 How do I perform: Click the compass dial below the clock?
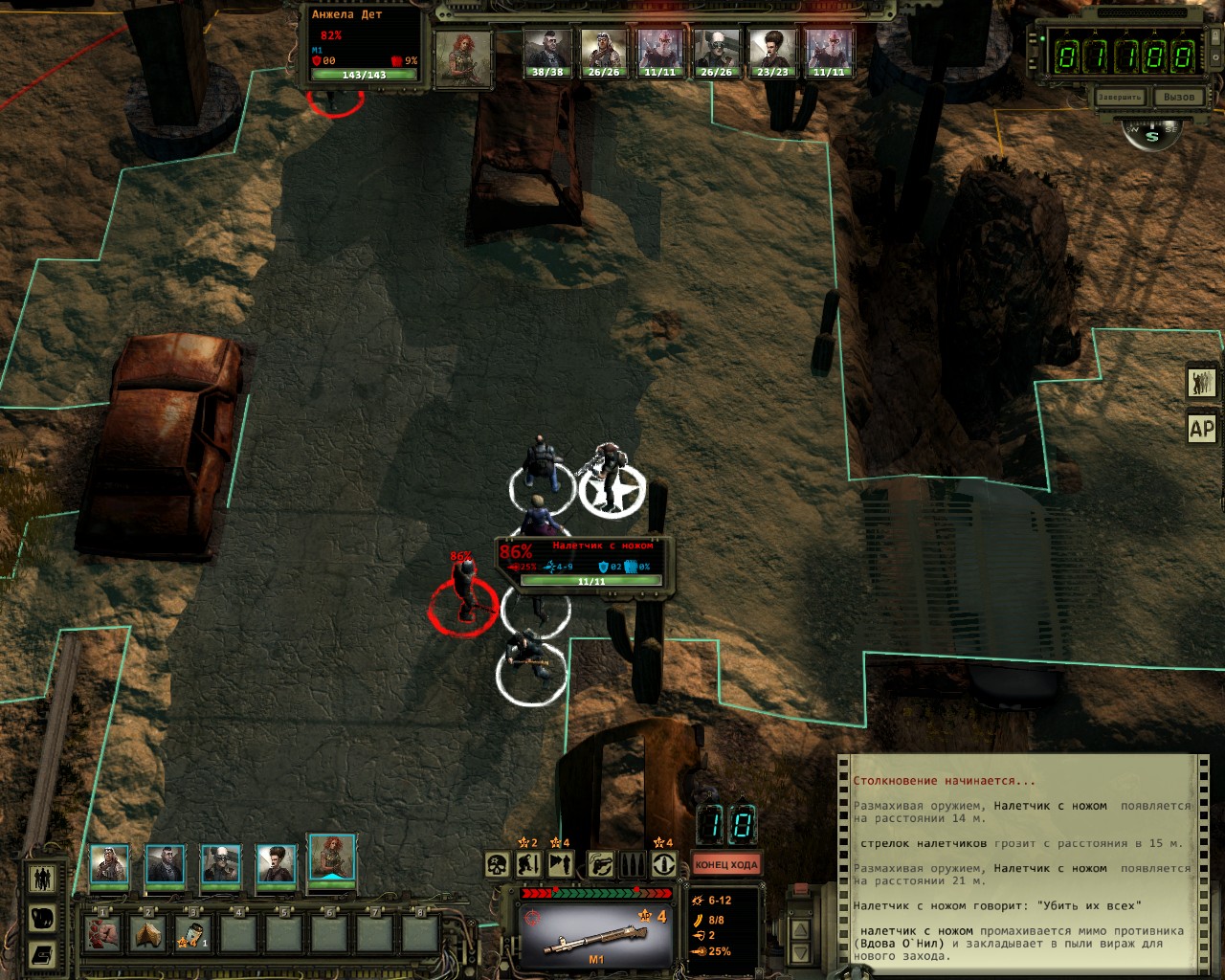pos(1151,135)
